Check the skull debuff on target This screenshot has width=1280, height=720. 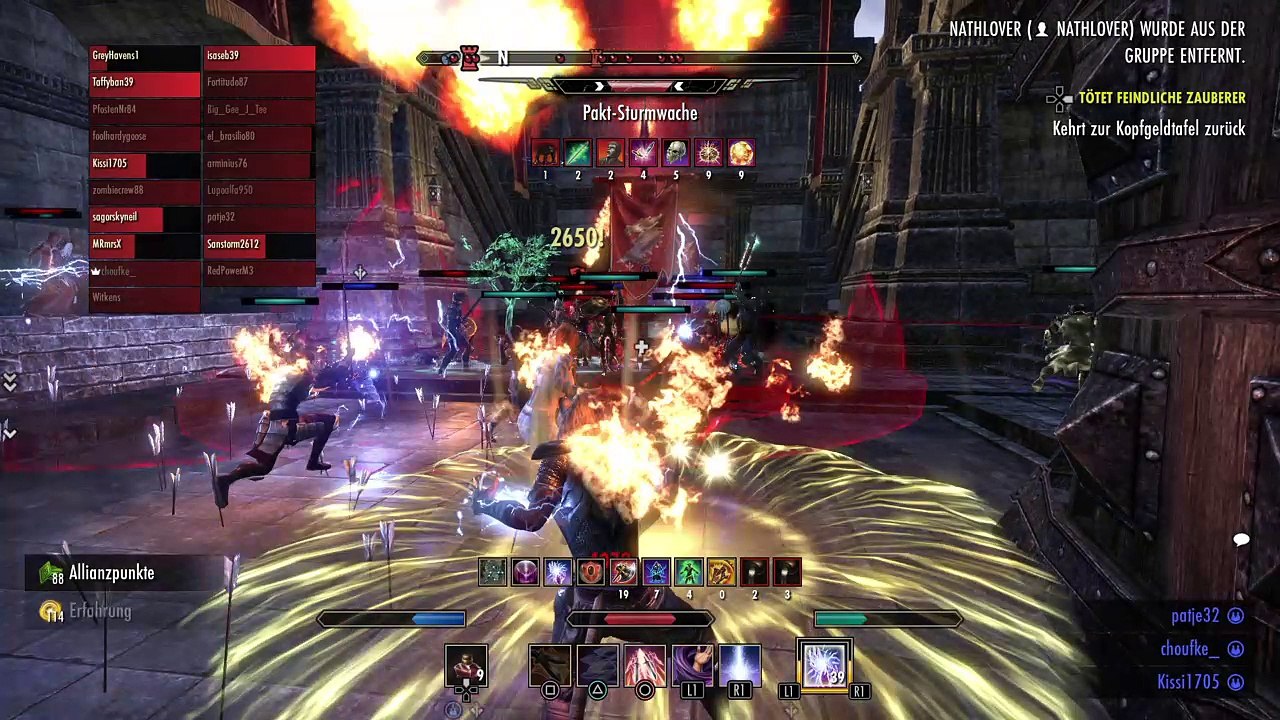click(x=676, y=153)
